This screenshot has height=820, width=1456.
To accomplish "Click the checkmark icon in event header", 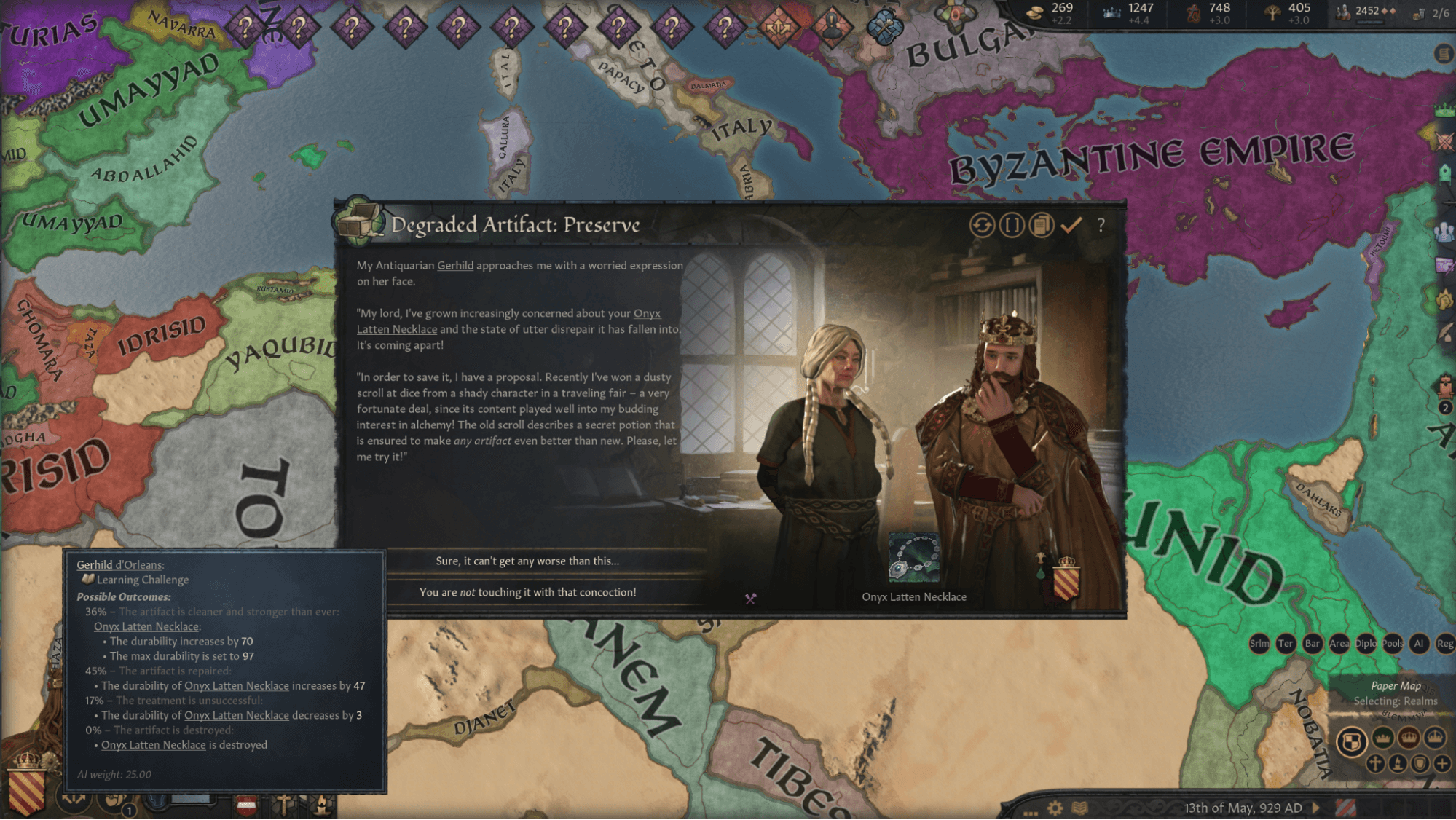I will [x=1071, y=225].
